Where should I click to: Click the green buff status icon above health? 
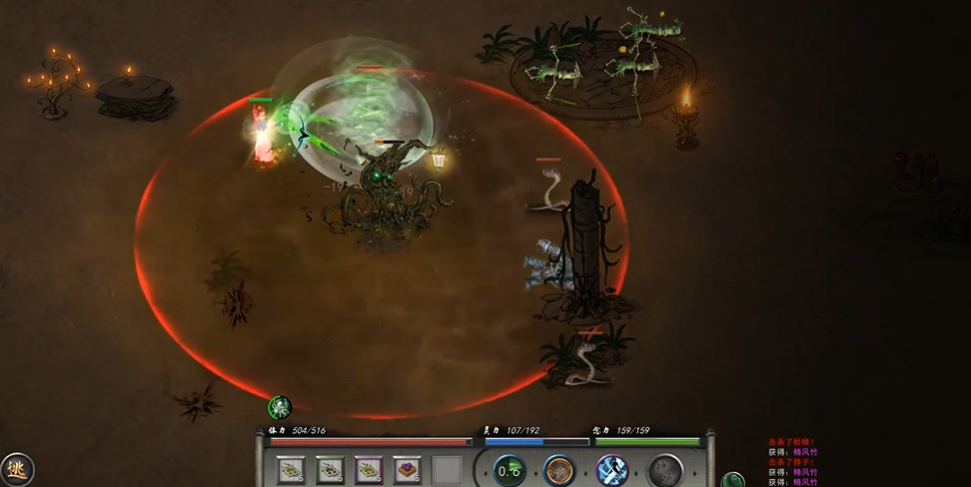pos(280,406)
